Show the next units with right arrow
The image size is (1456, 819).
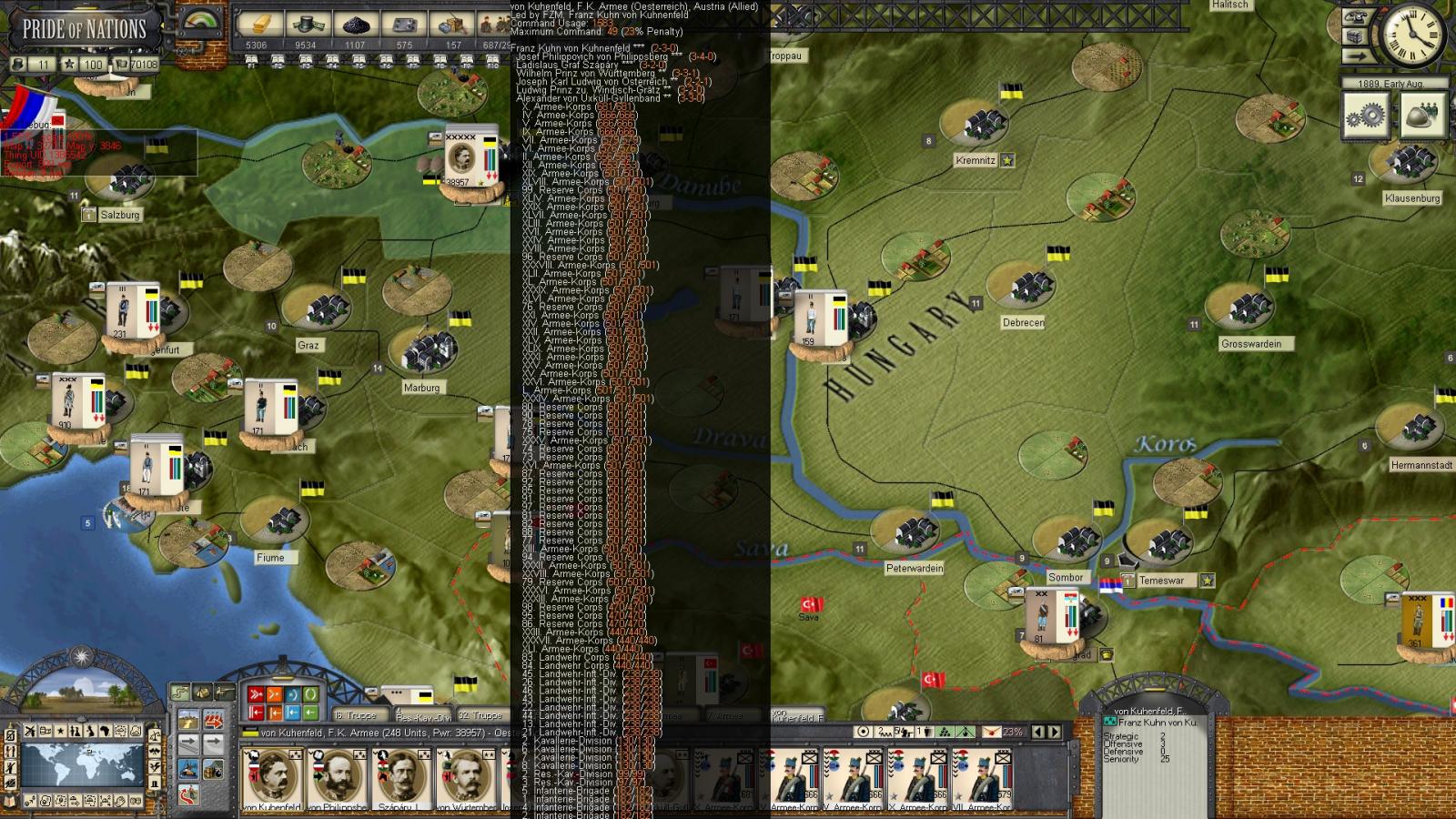(x=1055, y=732)
